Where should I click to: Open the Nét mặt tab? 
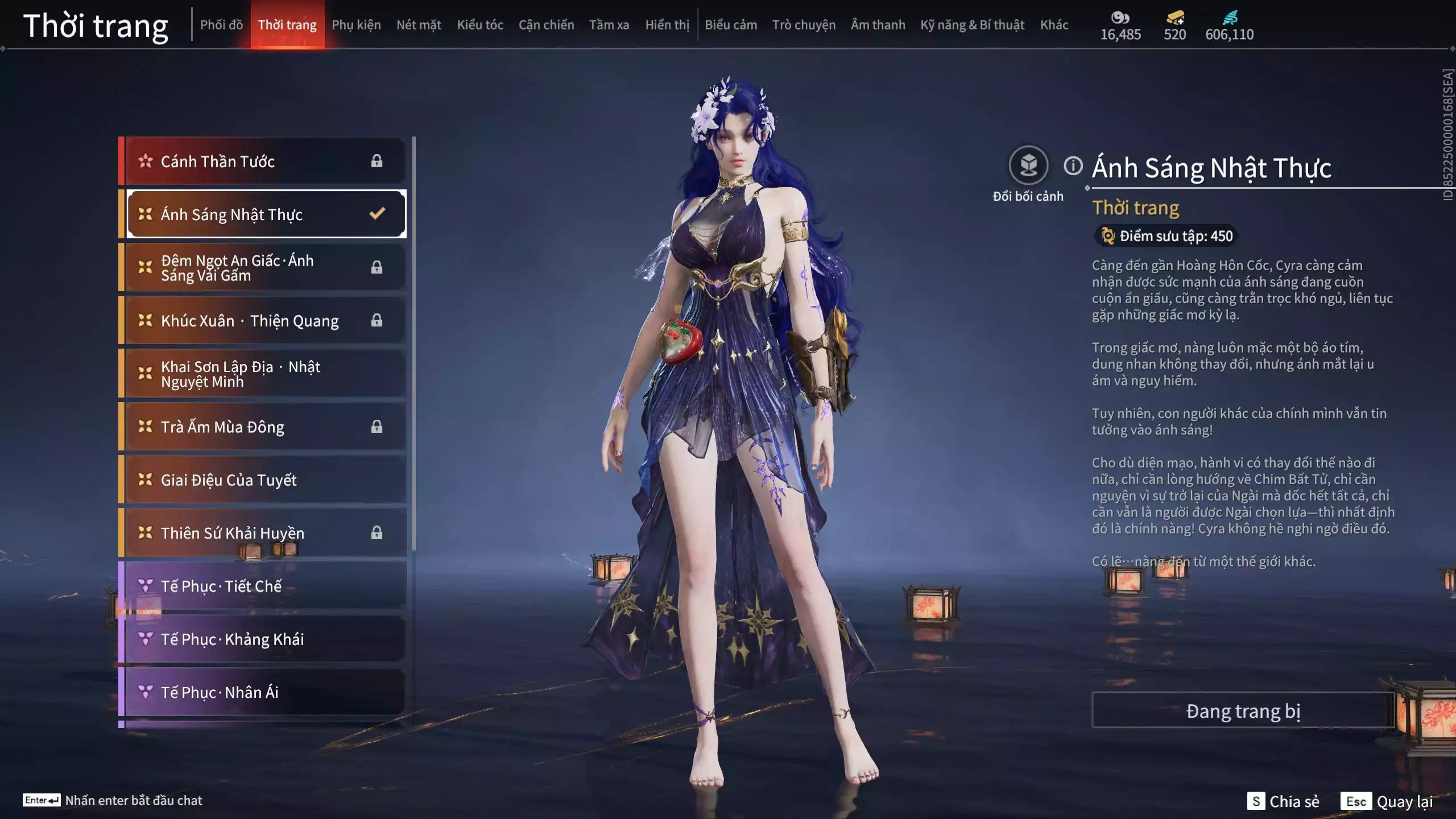(x=419, y=25)
